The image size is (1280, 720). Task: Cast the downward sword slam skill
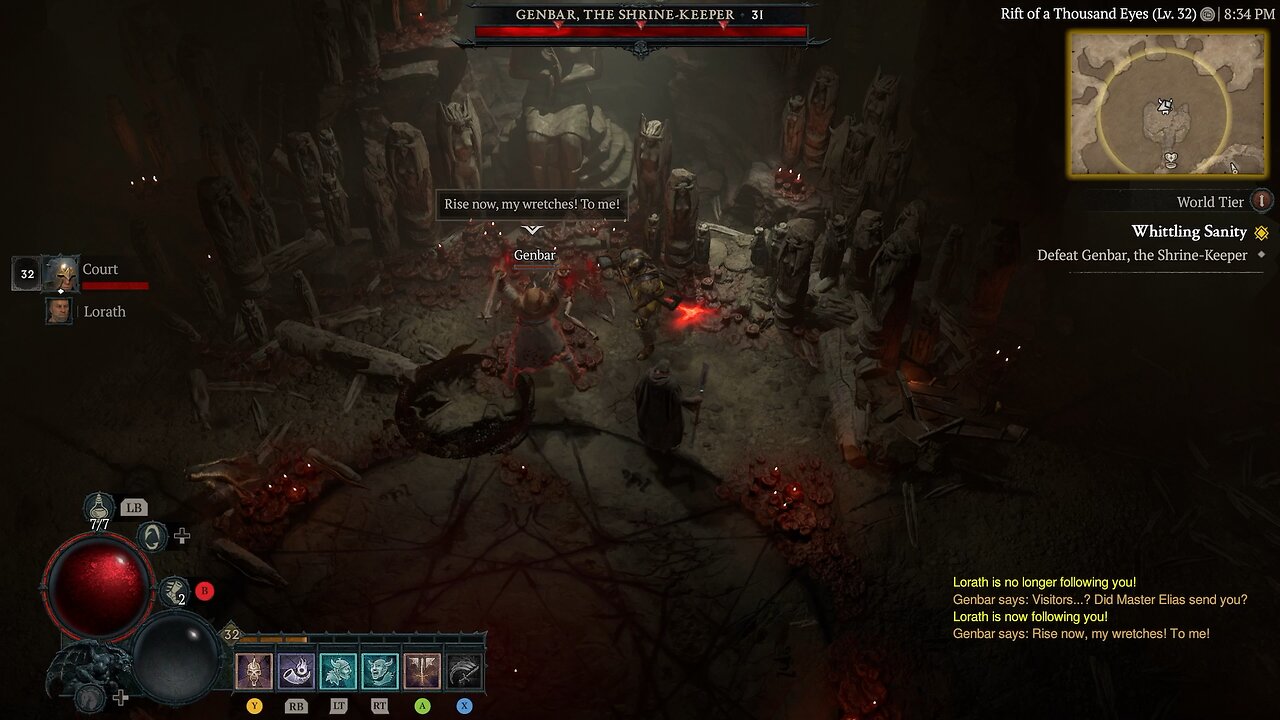click(x=422, y=672)
